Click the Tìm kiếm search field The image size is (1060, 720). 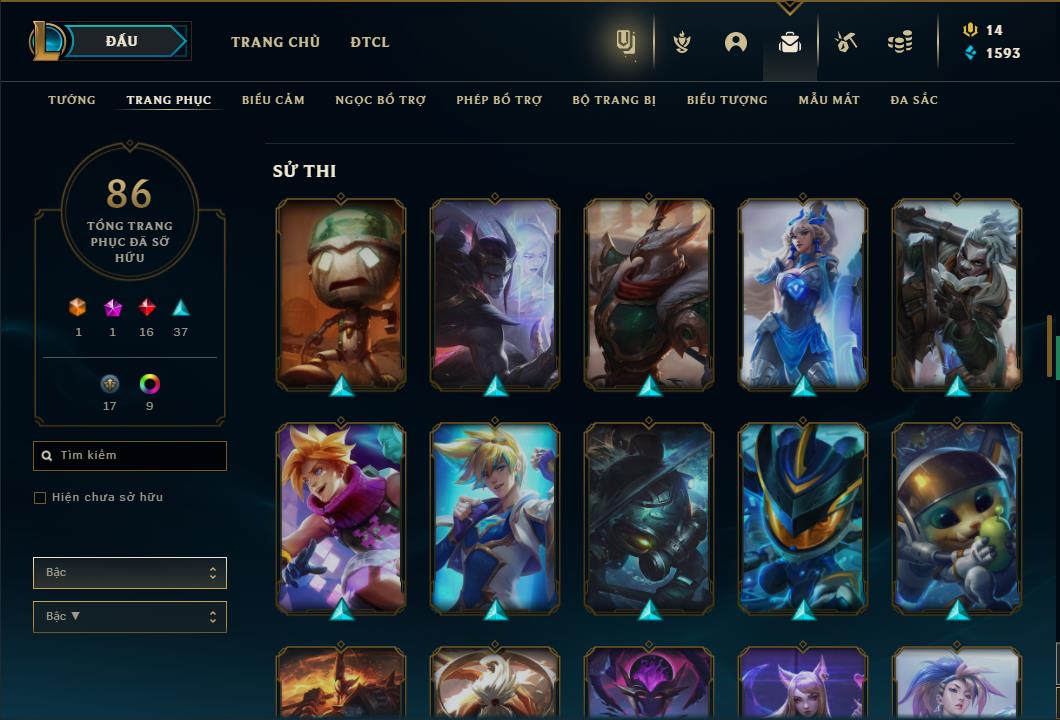[x=130, y=456]
